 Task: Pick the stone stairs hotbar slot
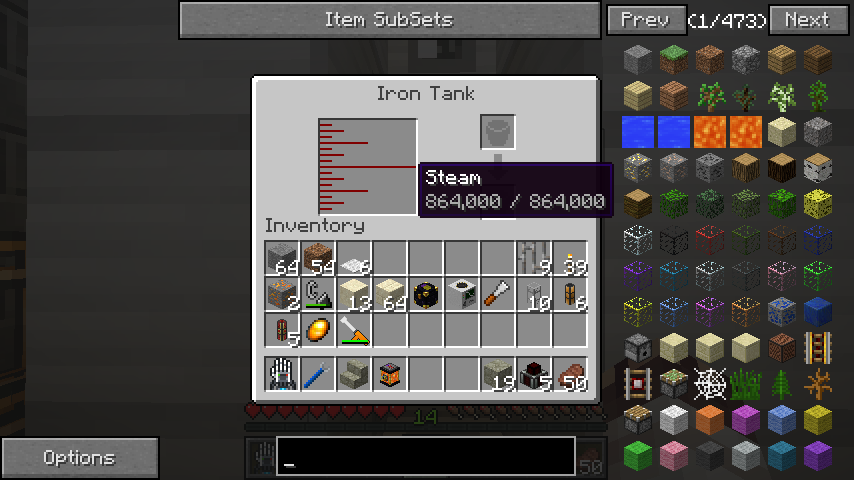(x=355, y=375)
